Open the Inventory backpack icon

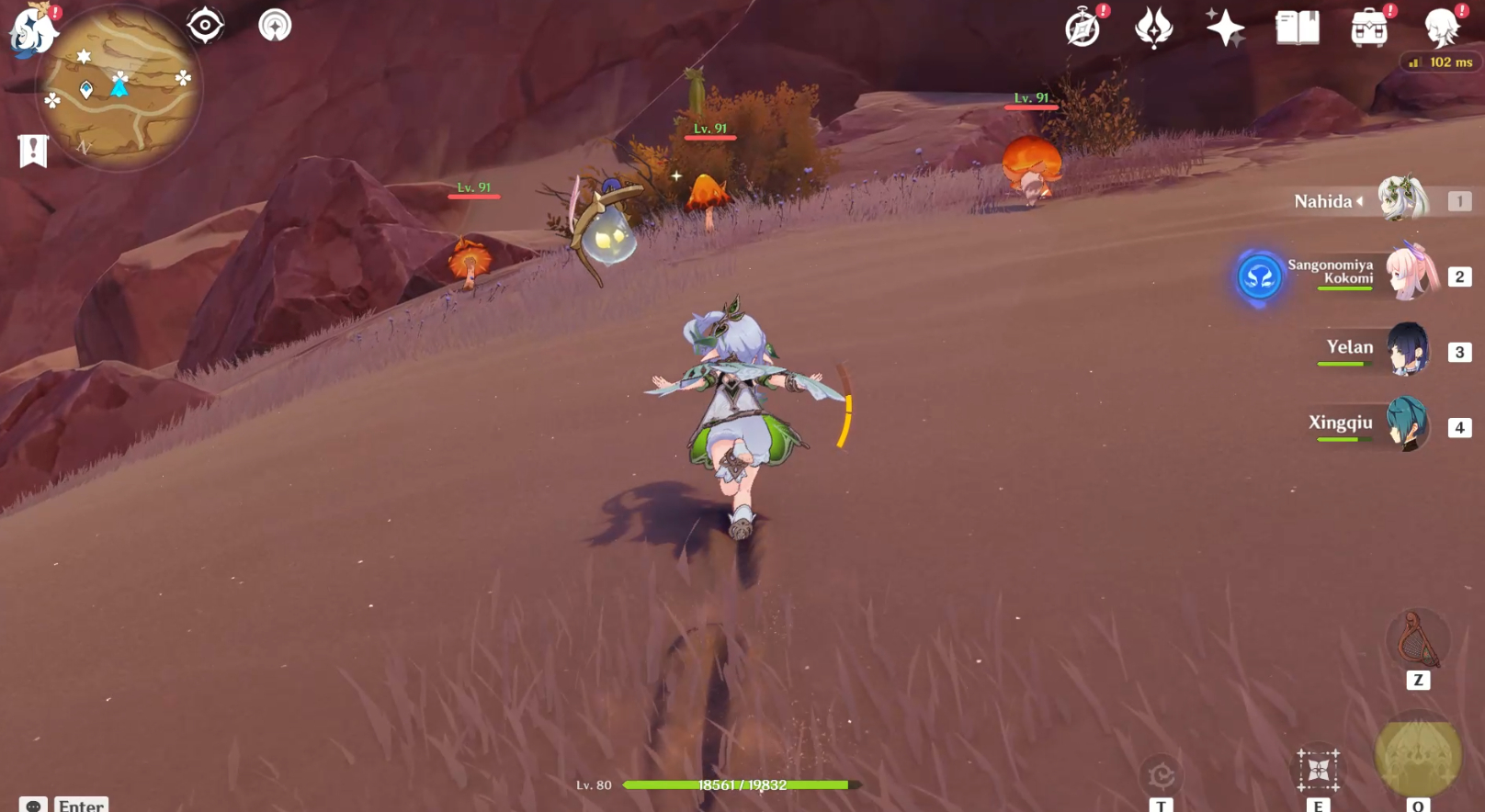1368,28
